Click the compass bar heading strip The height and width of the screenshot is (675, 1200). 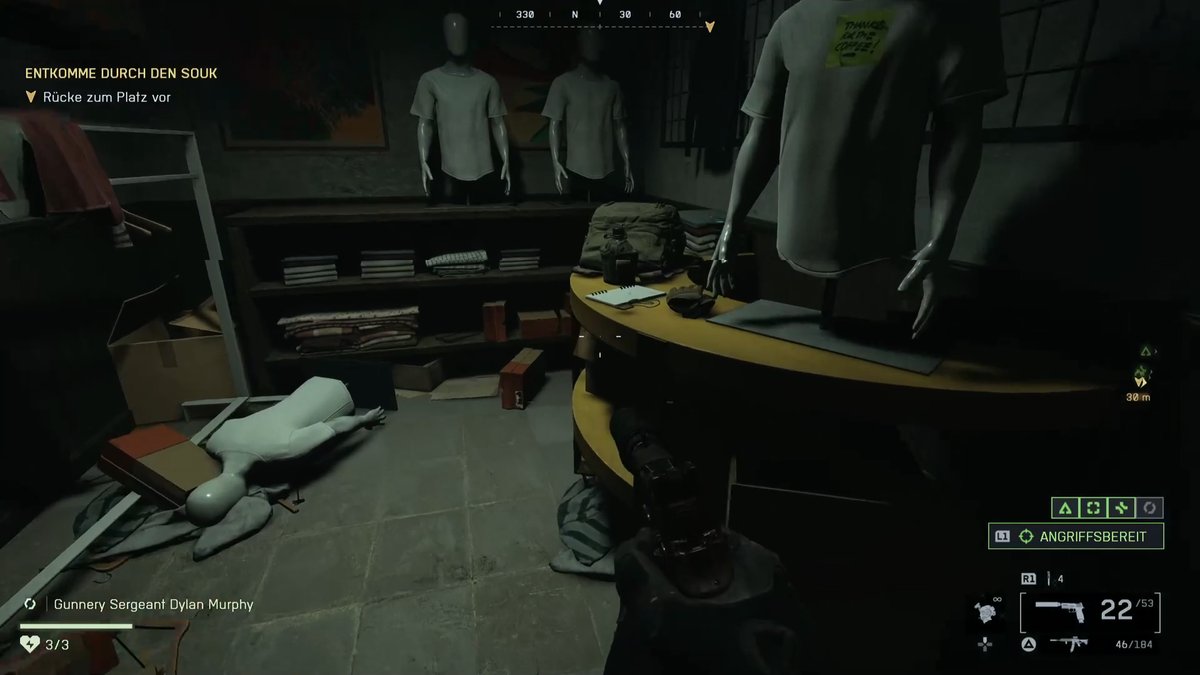[x=600, y=15]
